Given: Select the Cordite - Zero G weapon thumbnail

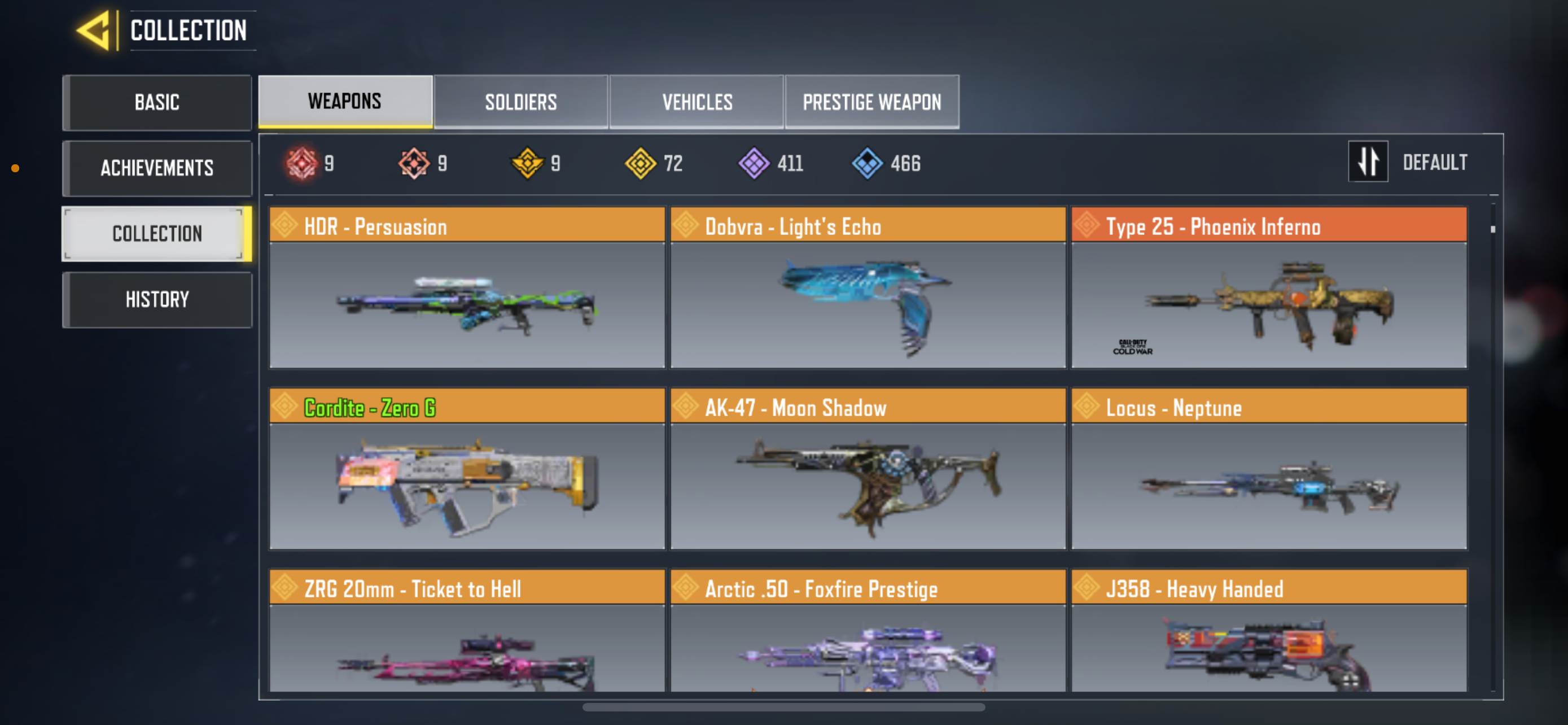Looking at the screenshot, I should [x=466, y=484].
